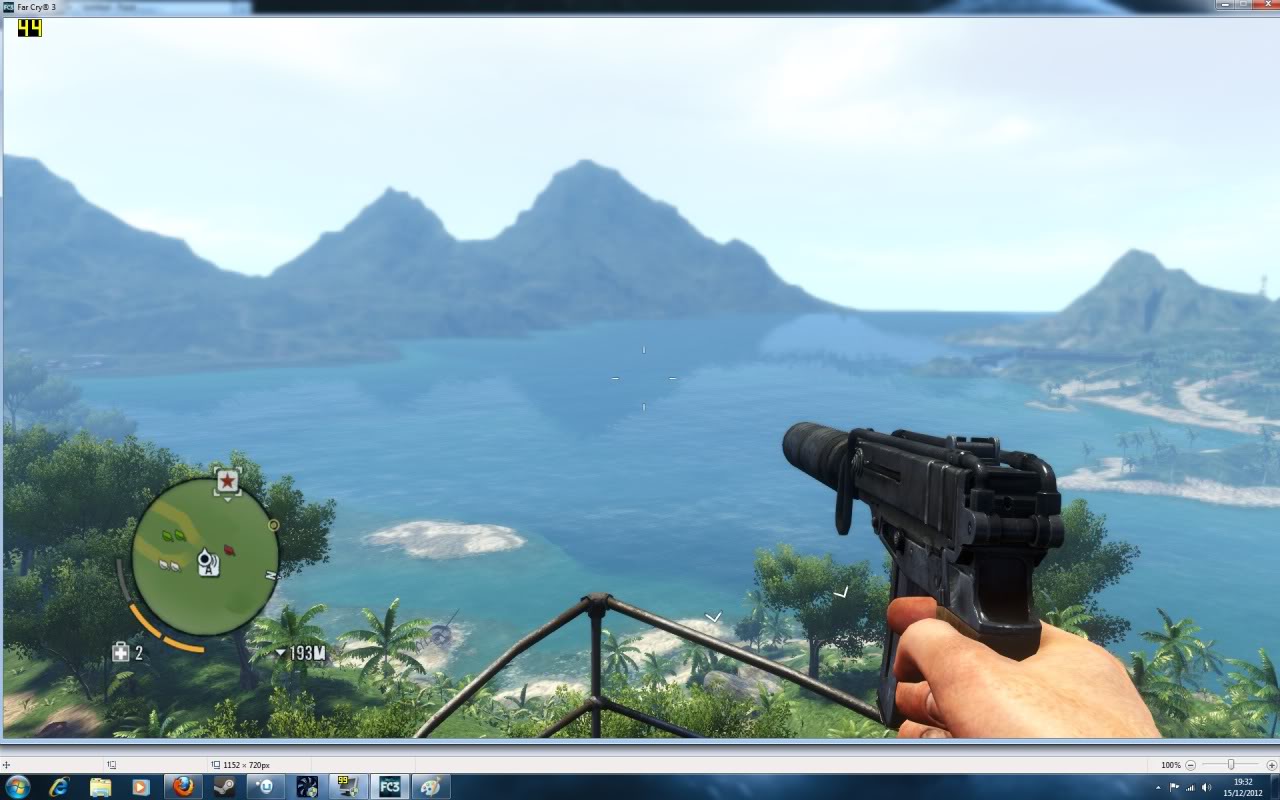The width and height of the screenshot is (1280, 800).
Task: Expand the hidden icons arrow in the system tray
Action: tap(1158, 786)
